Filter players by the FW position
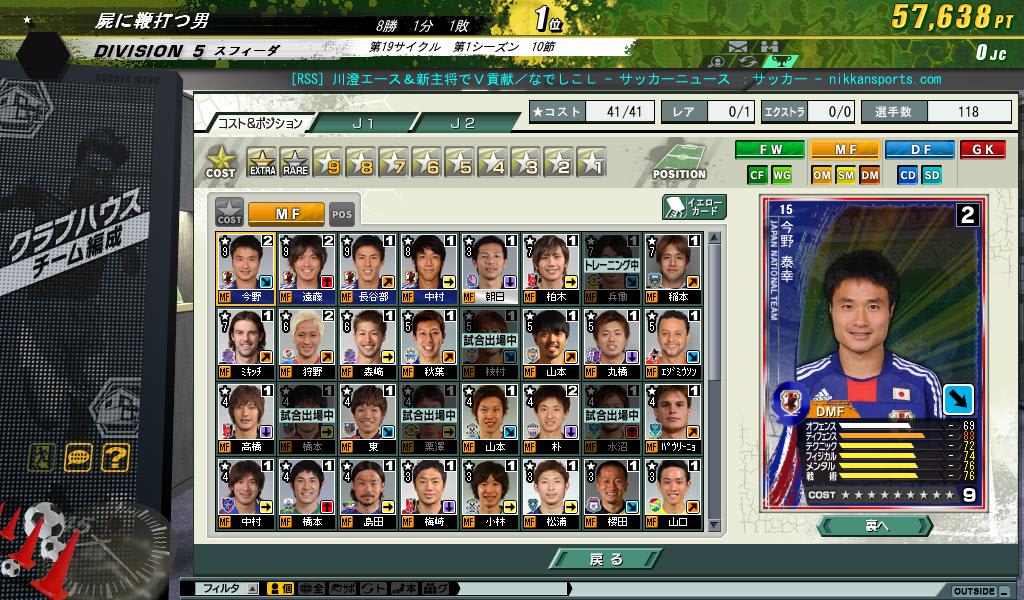This screenshot has width=1024, height=600. click(x=769, y=150)
